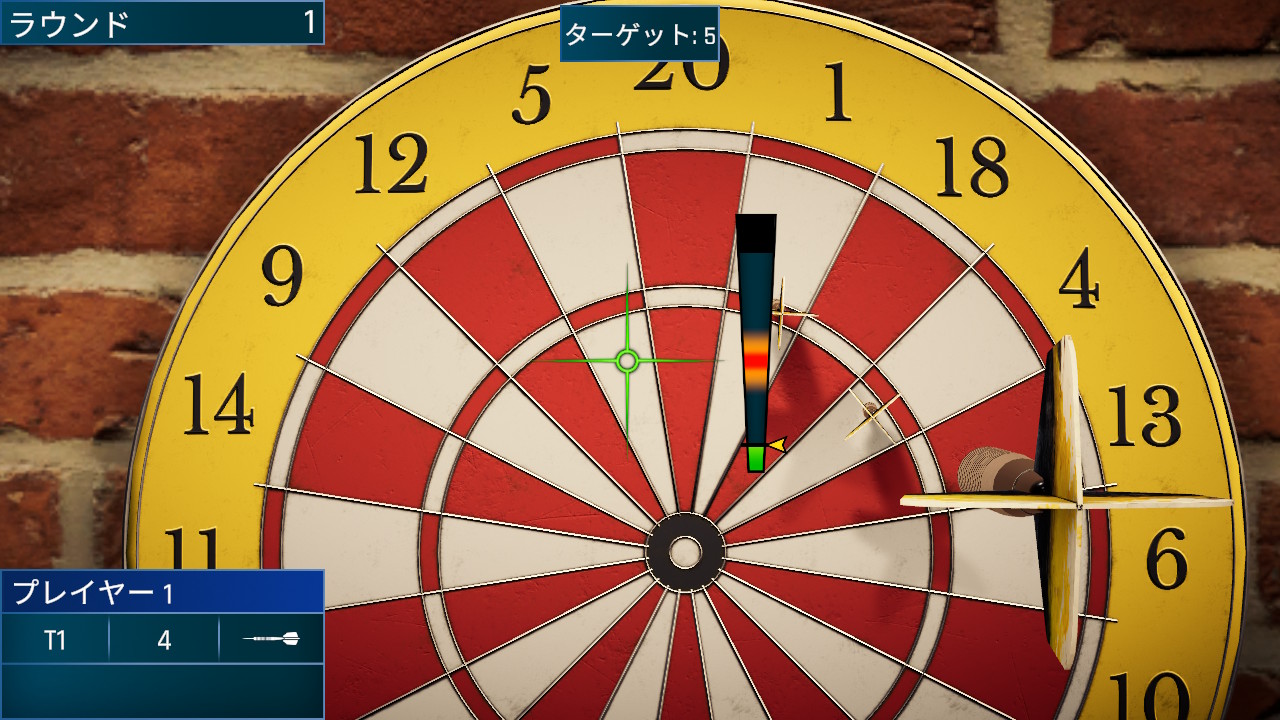Click the green aiming crosshair
Image resolution: width=1280 pixels, height=720 pixels.
click(627, 360)
